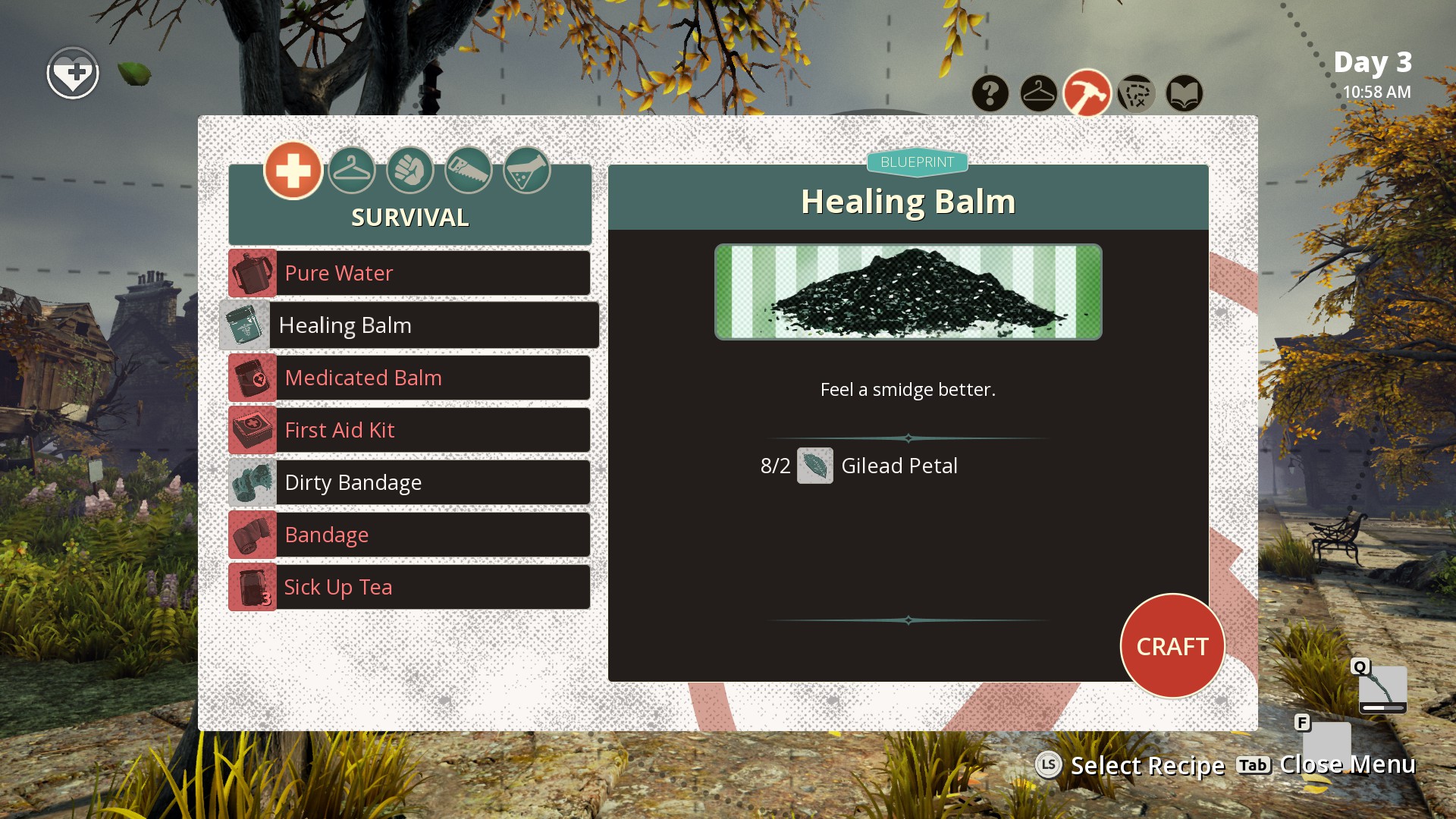Viewport: 1456px width, 819px height.
Task: Select the Medicated Balm recipe
Action: (x=409, y=378)
